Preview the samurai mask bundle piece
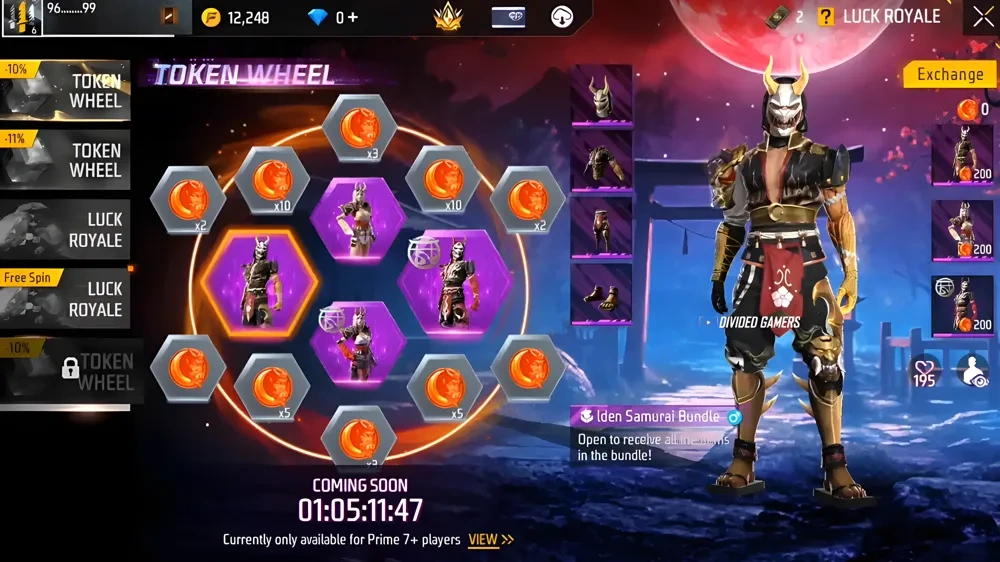 click(601, 95)
